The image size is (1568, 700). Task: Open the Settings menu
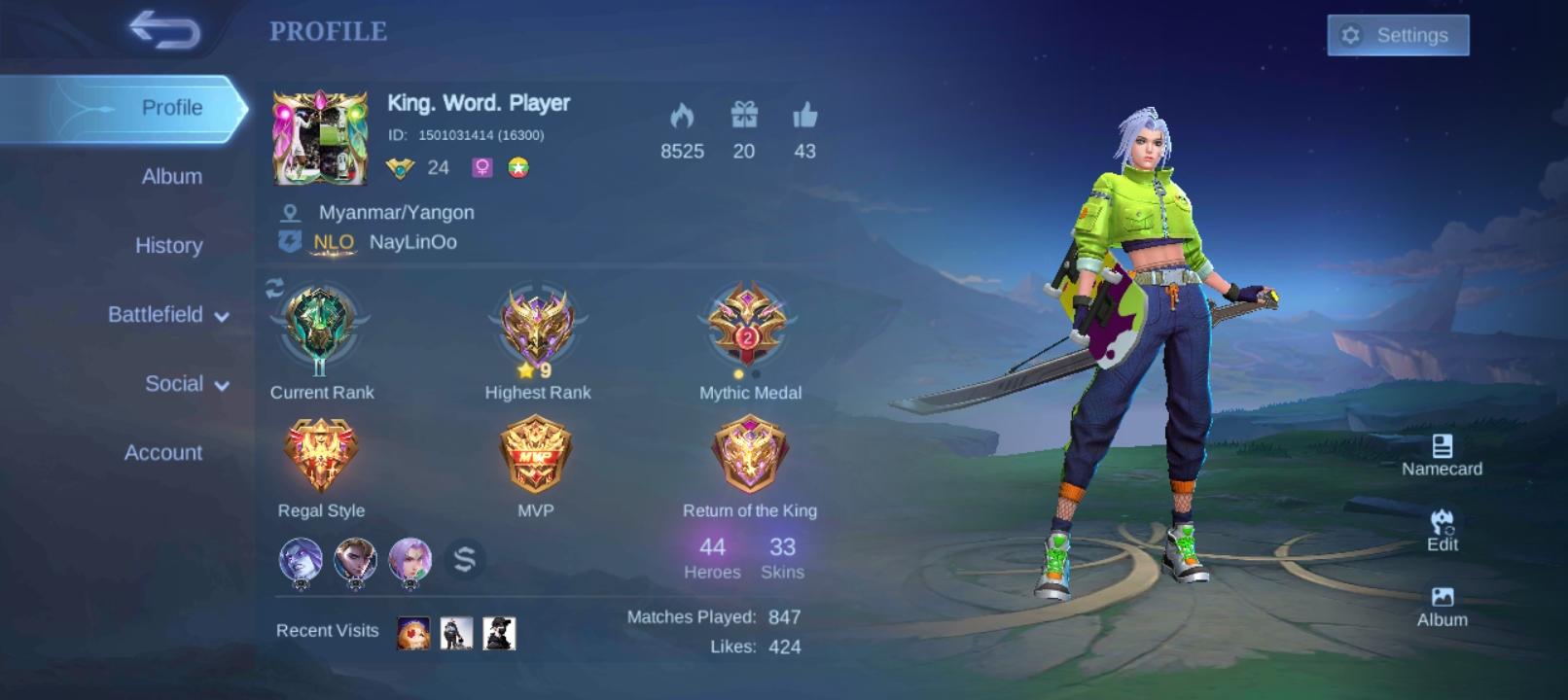pos(1398,35)
